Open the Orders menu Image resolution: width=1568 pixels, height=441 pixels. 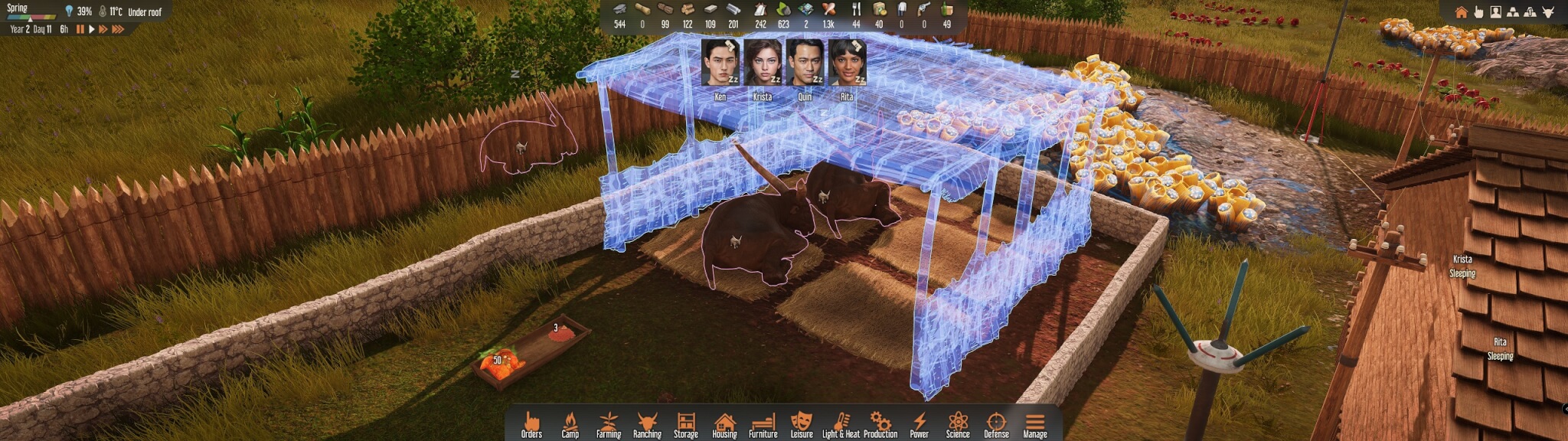tap(531, 423)
